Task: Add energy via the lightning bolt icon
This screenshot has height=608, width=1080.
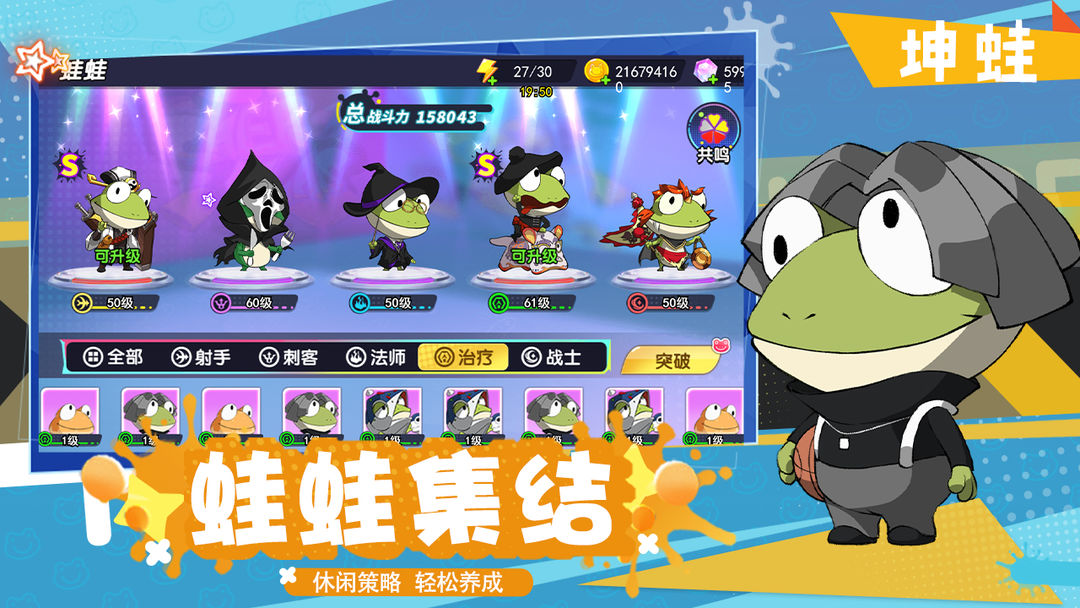Action: [x=488, y=72]
